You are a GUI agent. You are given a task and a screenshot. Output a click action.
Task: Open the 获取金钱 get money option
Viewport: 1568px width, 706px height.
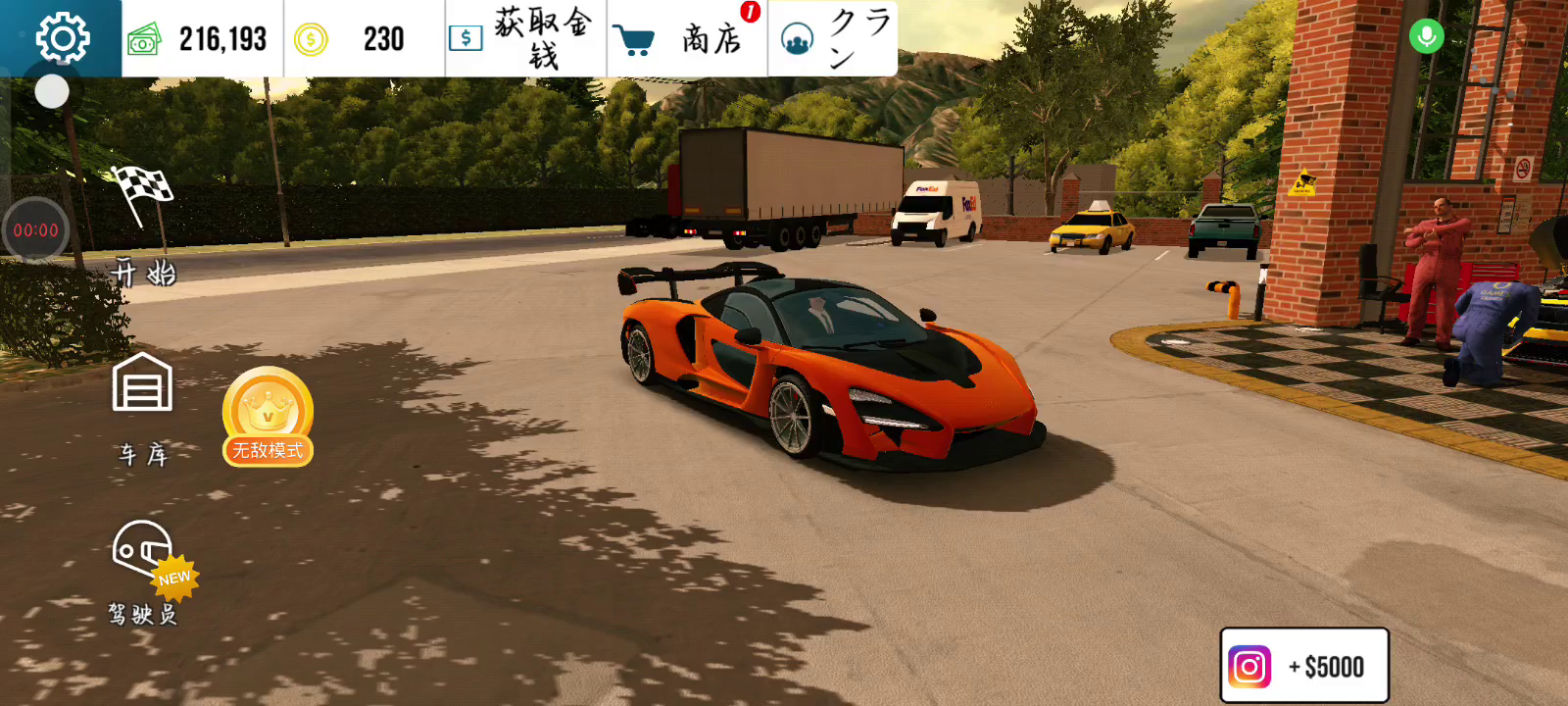(x=525, y=39)
